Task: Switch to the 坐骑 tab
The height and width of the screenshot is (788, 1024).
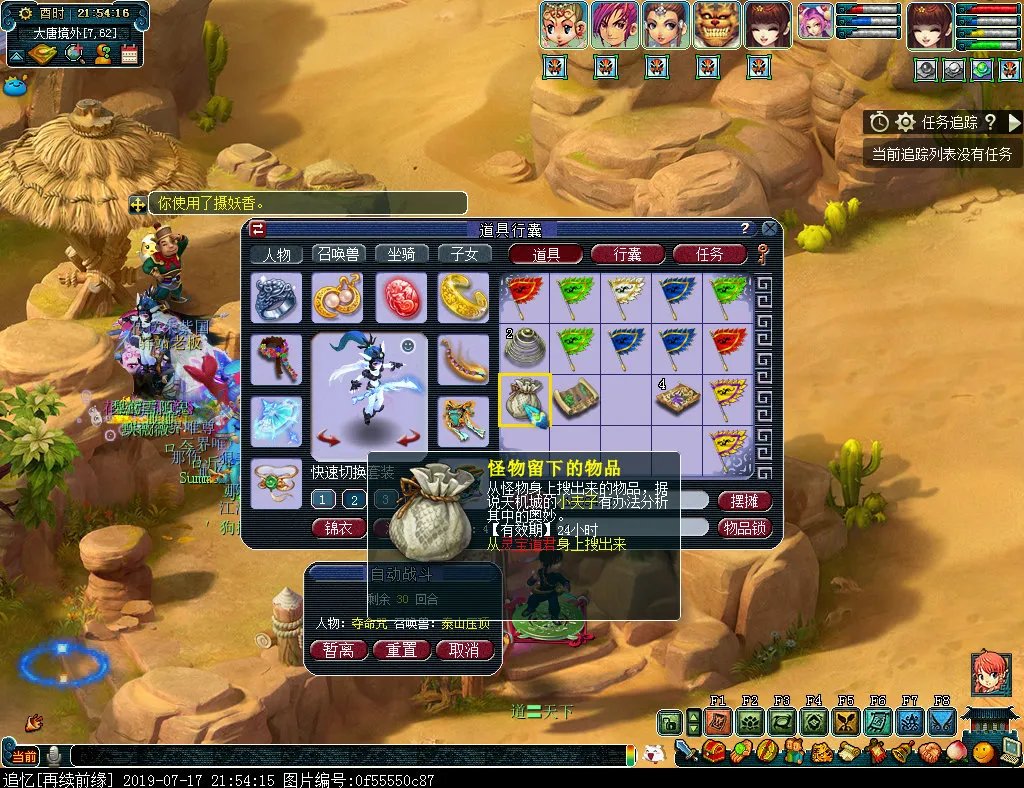Action: [x=401, y=254]
